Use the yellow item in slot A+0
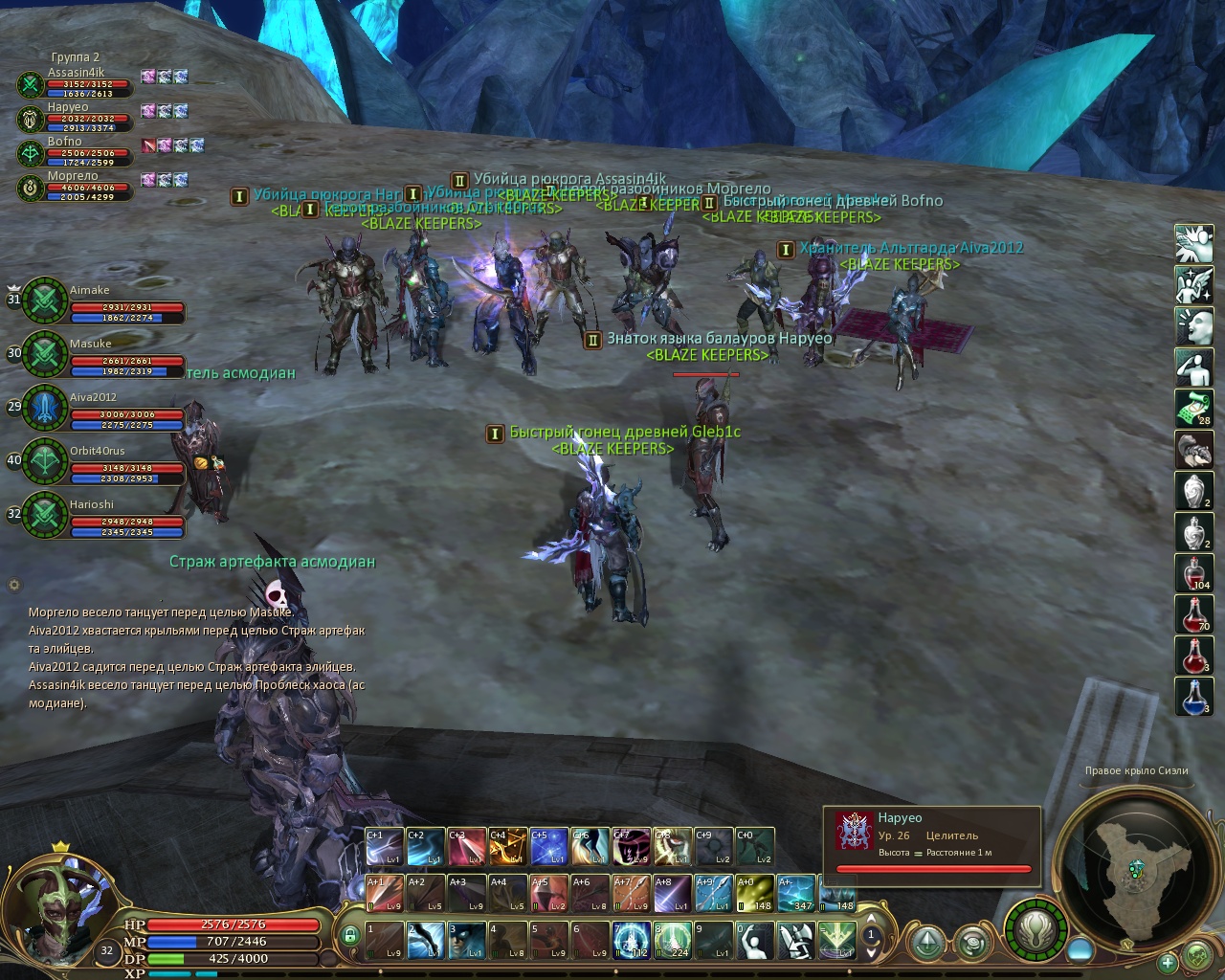 pos(754,894)
